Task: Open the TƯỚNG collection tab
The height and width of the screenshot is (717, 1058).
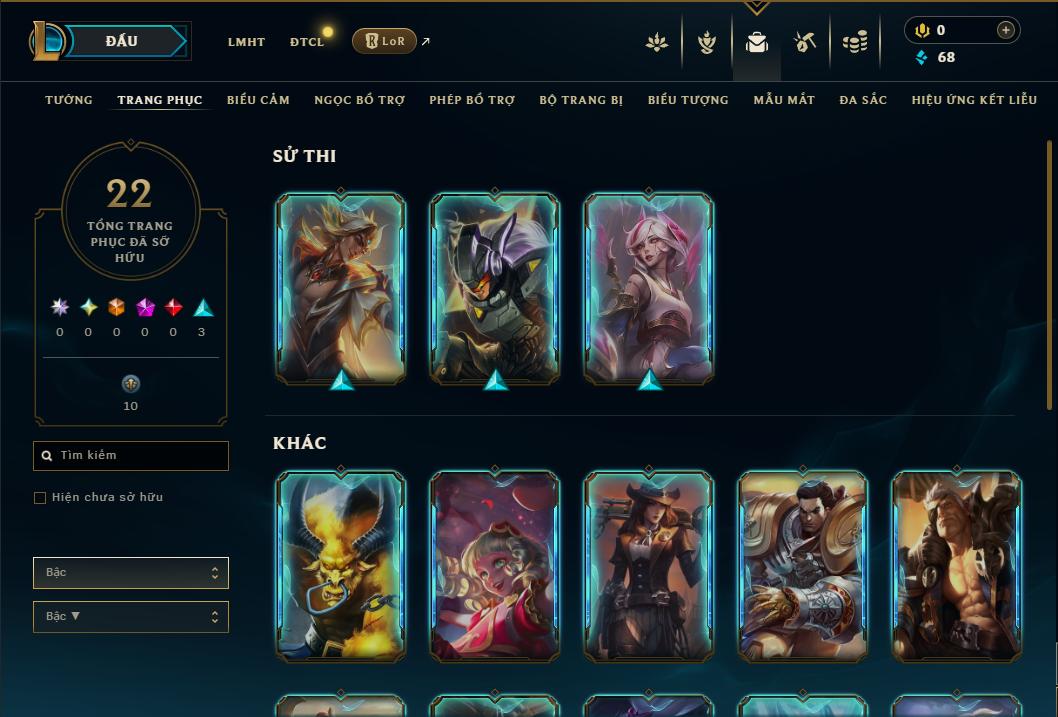Action: [x=69, y=100]
